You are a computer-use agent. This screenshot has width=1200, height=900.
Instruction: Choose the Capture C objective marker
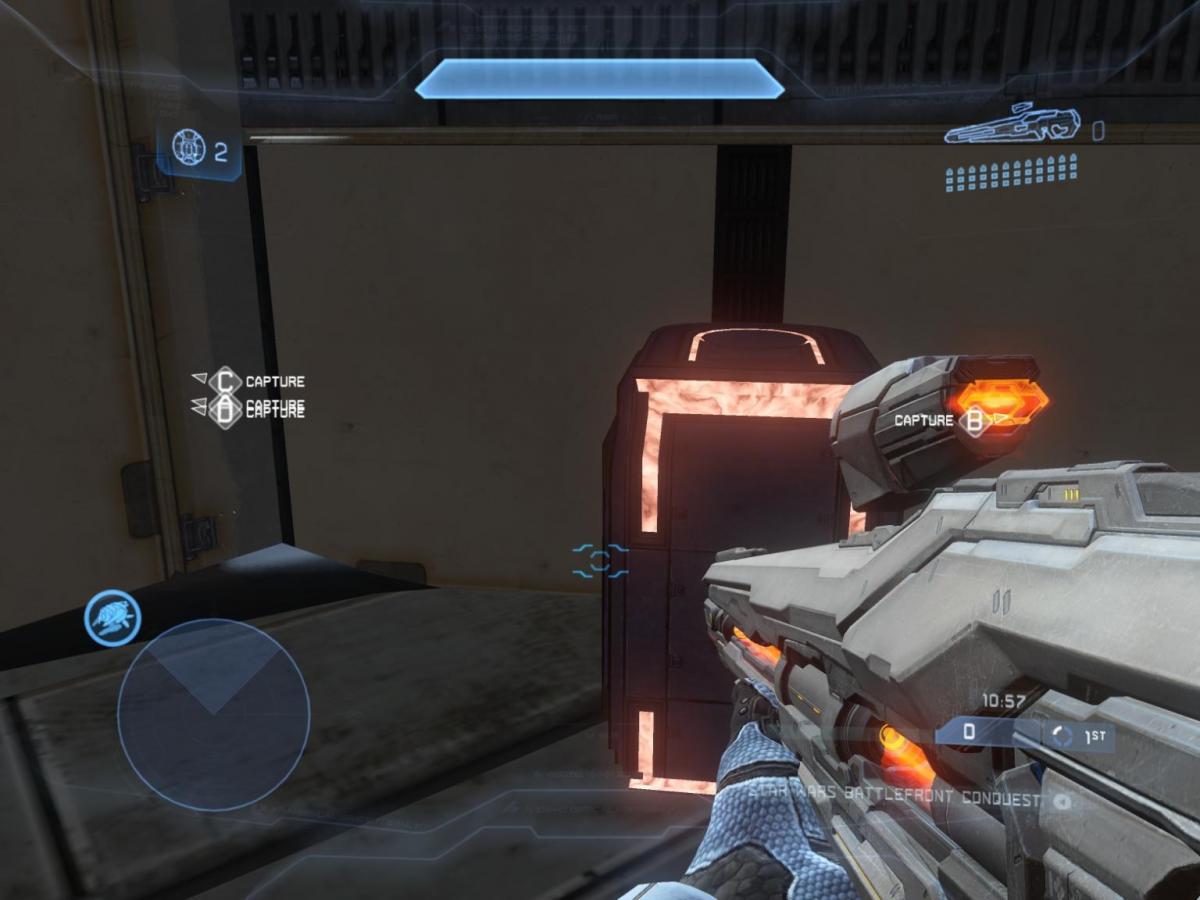pos(226,381)
